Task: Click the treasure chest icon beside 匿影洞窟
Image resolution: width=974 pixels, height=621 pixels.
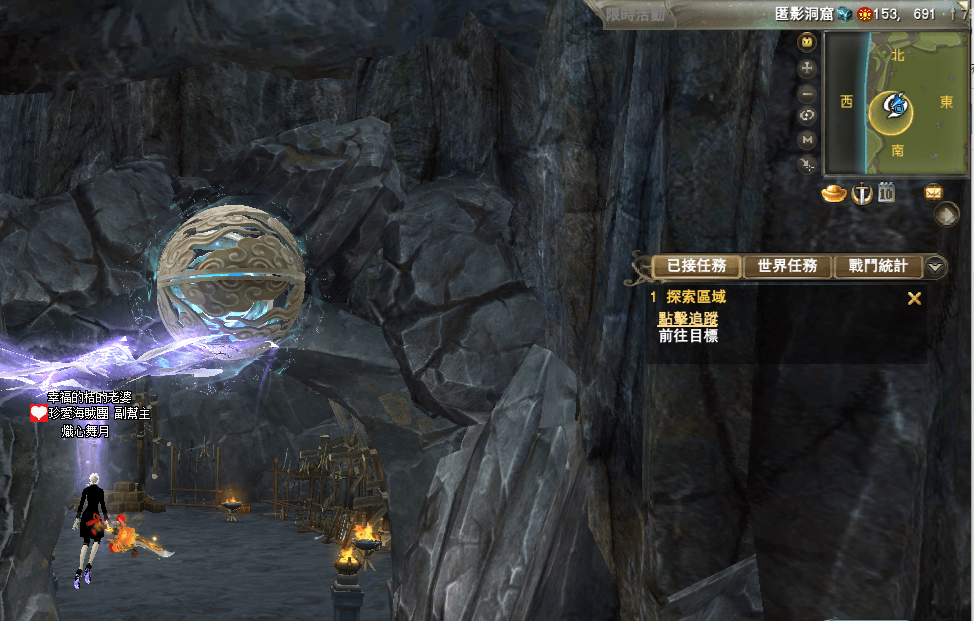Action: (846, 14)
